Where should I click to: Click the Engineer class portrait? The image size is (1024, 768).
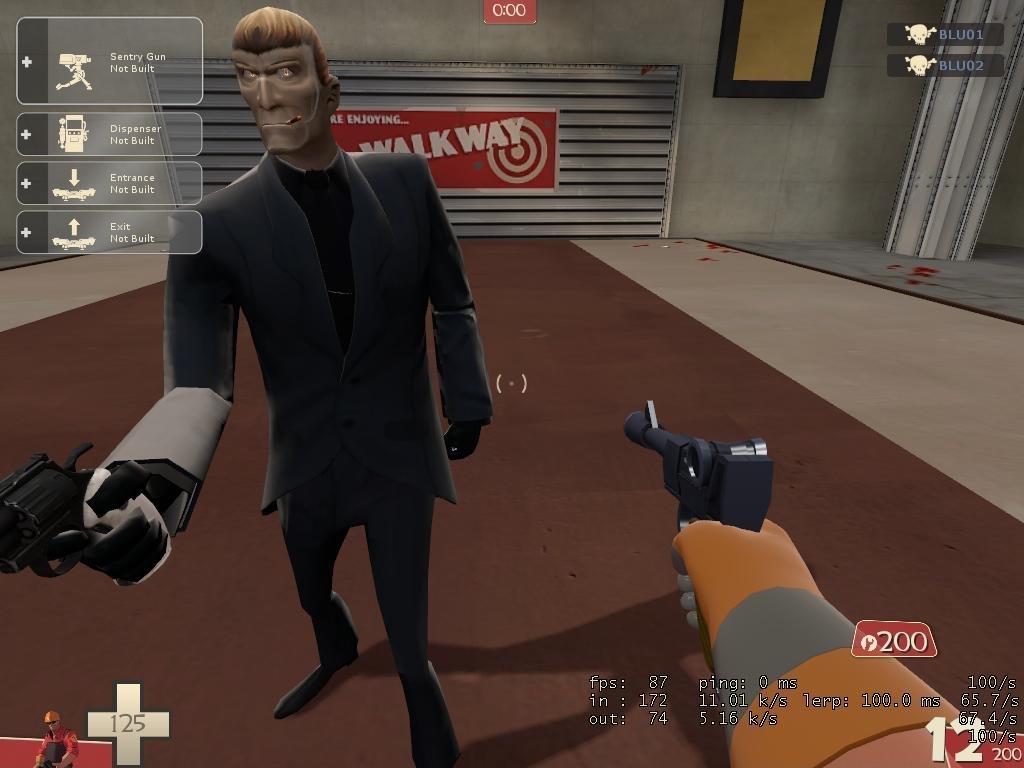click(56, 739)
